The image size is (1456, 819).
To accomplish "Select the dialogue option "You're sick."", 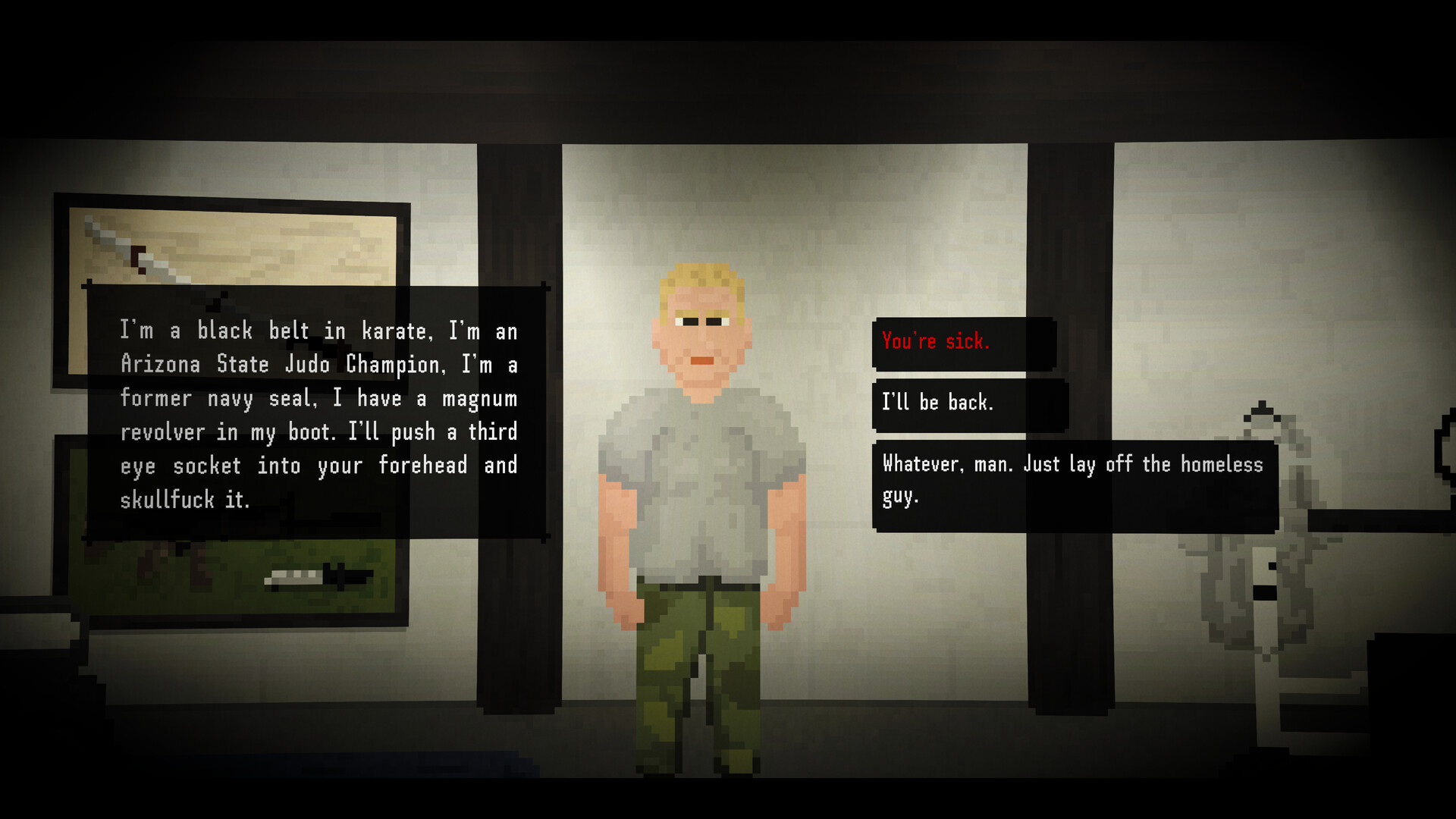I will tap(963, 342).
